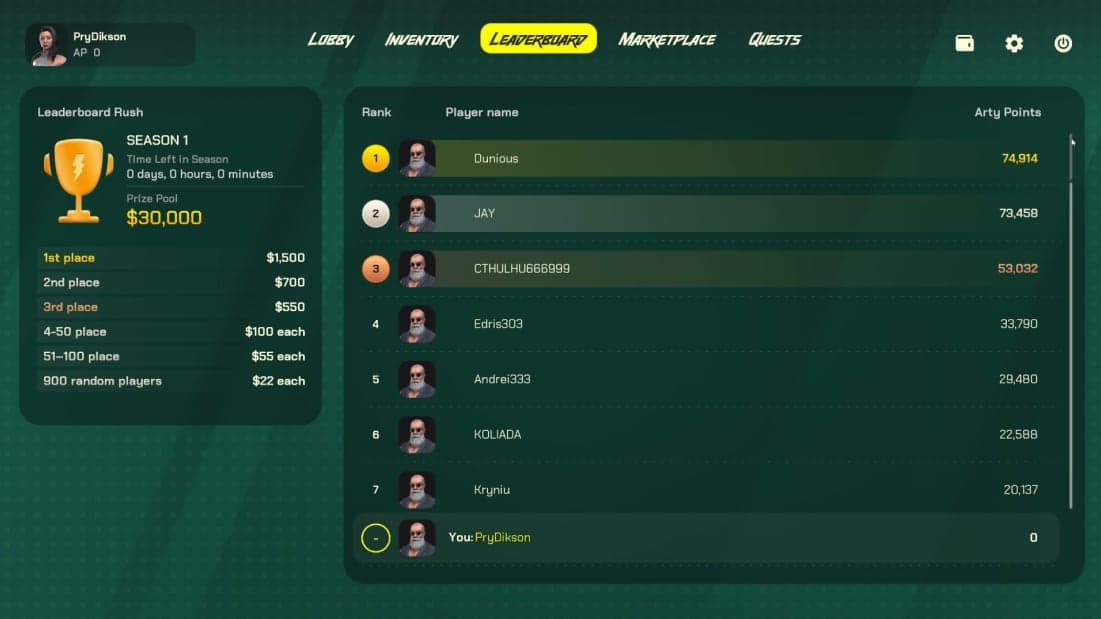This screenshot has height=619, width=1101.
Task: Choose the CTHULHU666999 leaderboard row
Action: [x=700, y=269]
